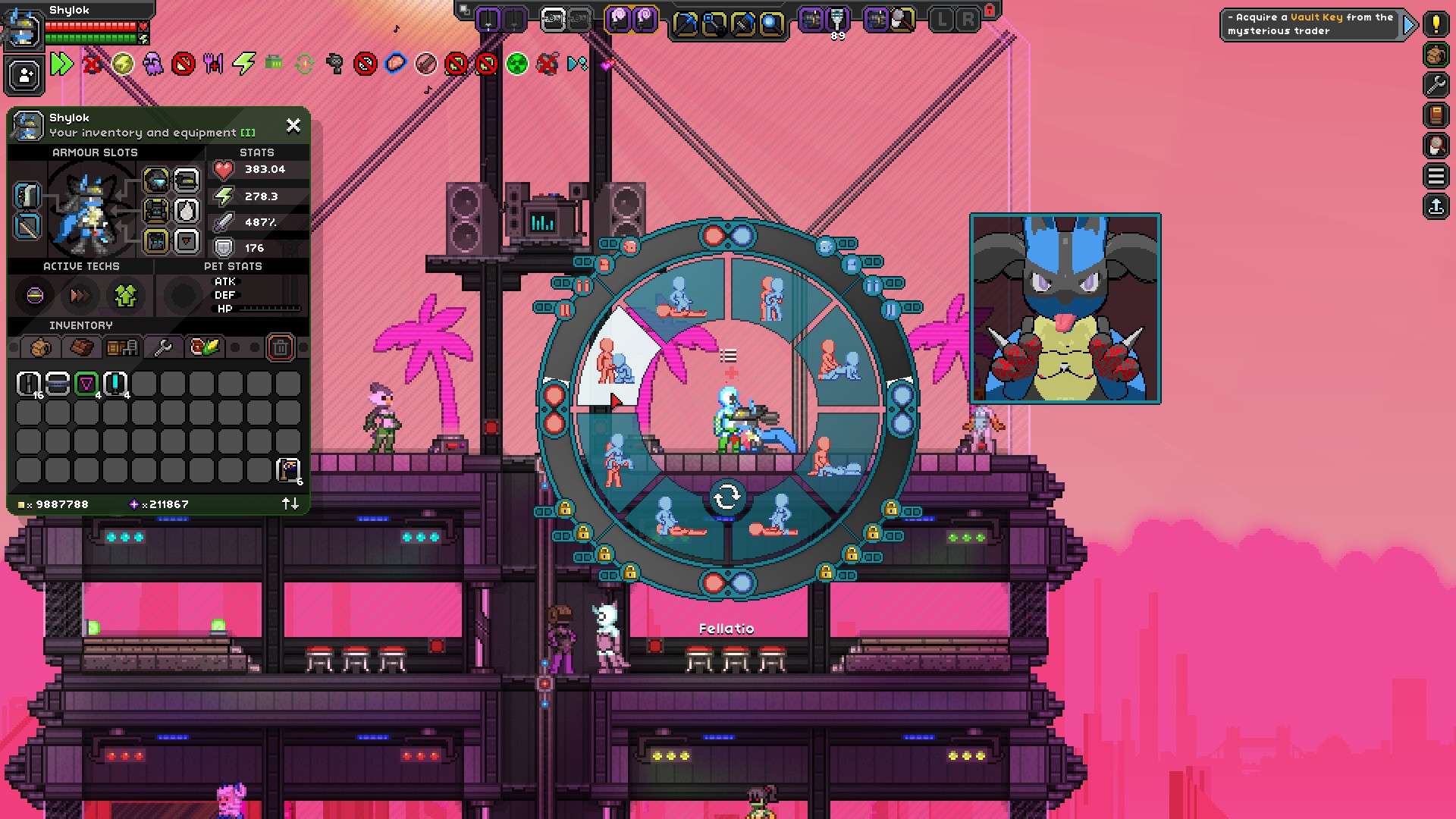Click the trash can slot in the inventory window
Image resolution: width=1456 pixels, height=819 pixels.
[x=281, y=347]
